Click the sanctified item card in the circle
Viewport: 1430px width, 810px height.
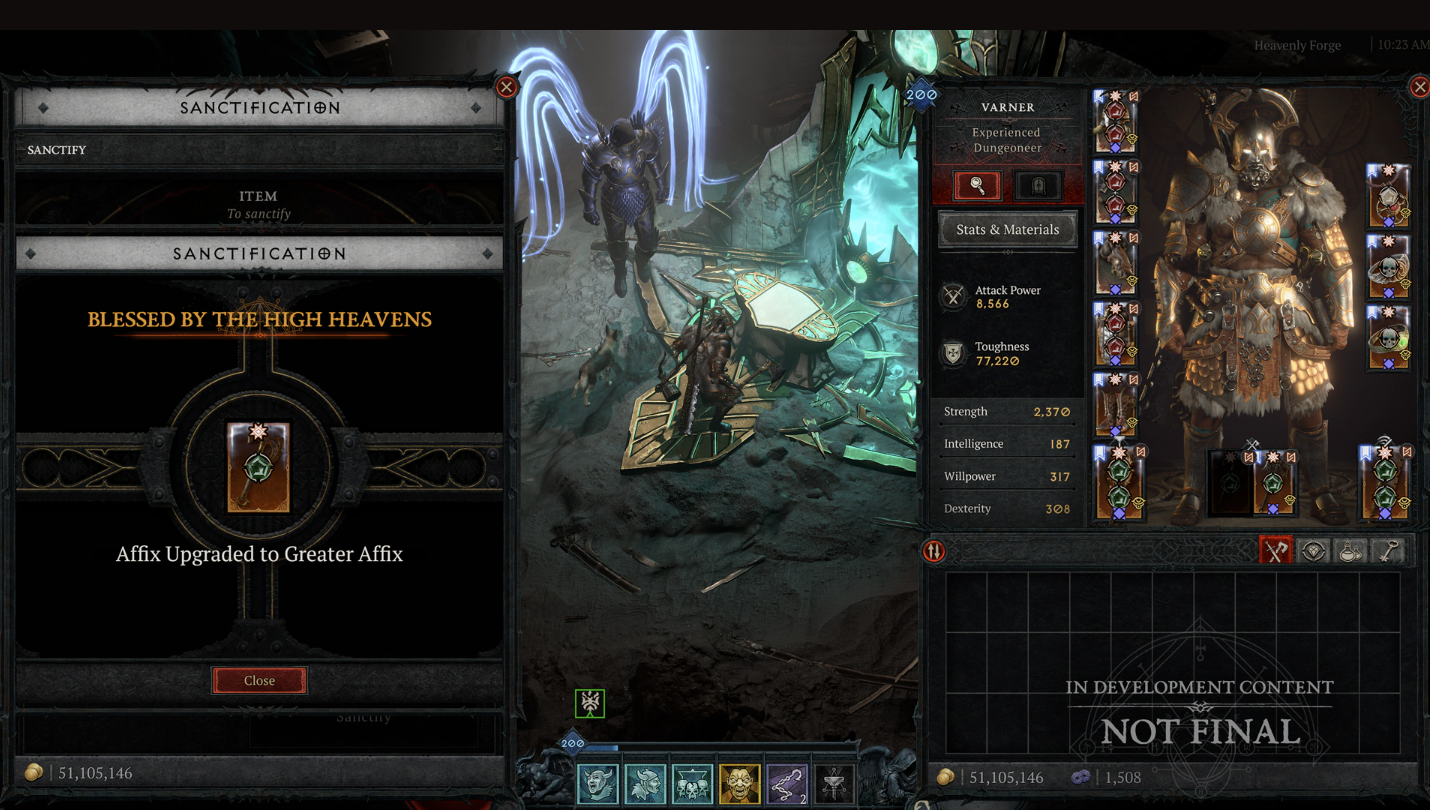(258, 467)
